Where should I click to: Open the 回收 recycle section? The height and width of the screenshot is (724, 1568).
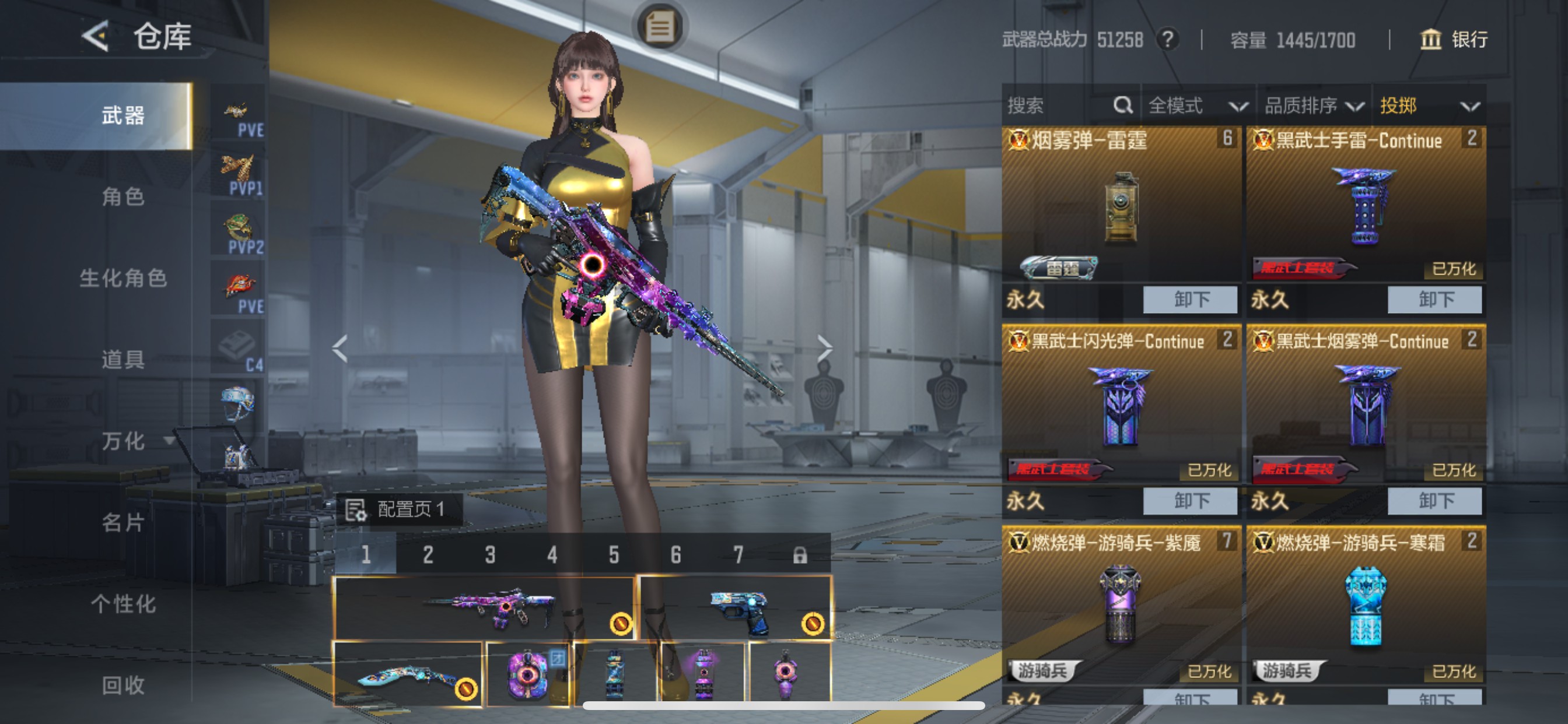pos(123,685)
